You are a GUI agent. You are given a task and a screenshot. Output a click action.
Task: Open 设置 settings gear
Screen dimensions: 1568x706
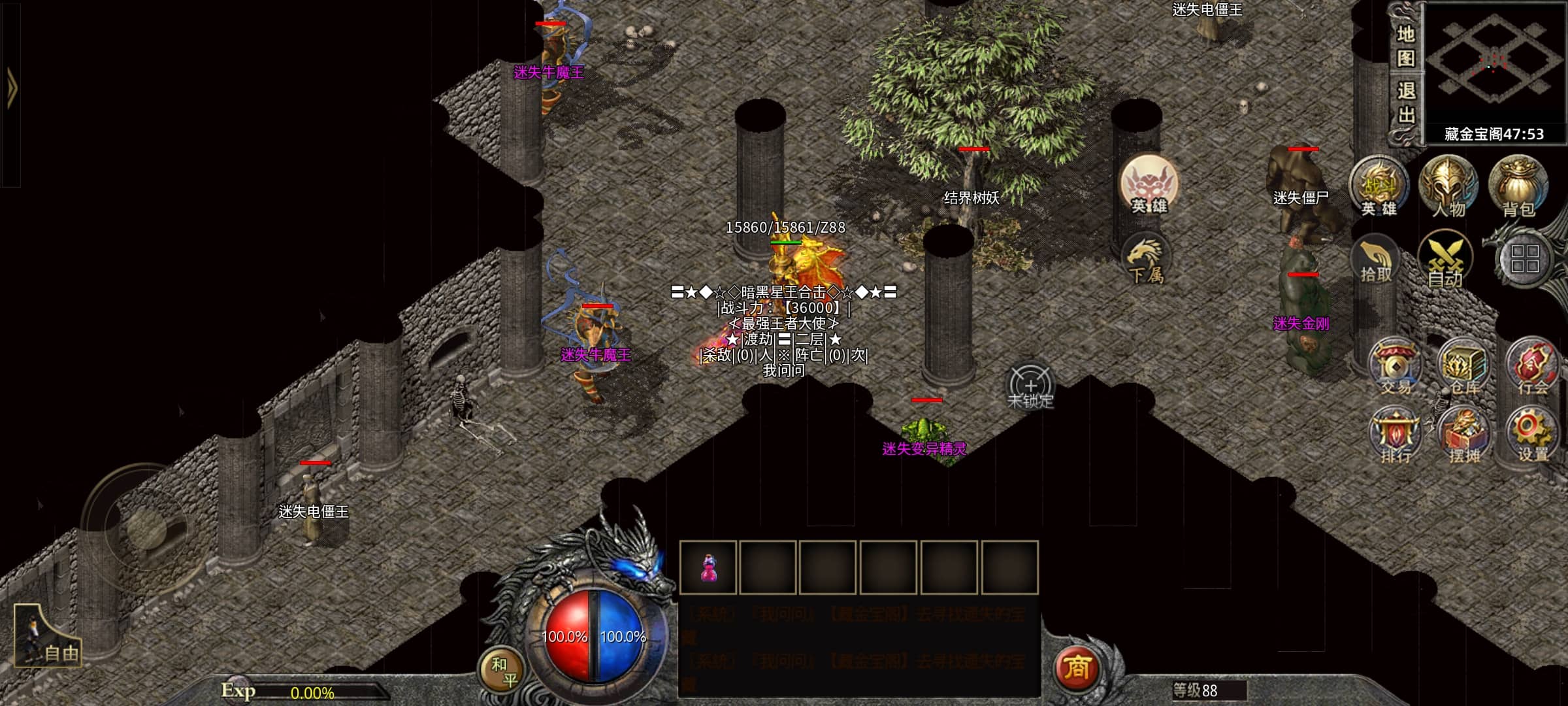tap(1532, 436)
